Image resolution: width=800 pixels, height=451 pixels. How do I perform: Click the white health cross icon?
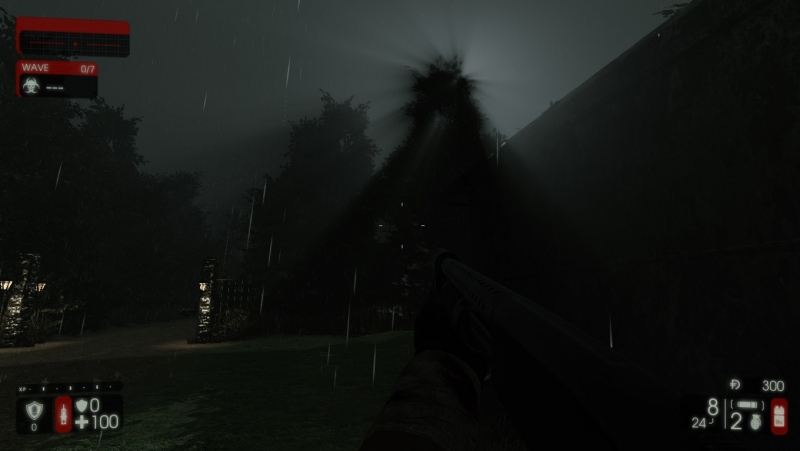(x=81, y=422)
